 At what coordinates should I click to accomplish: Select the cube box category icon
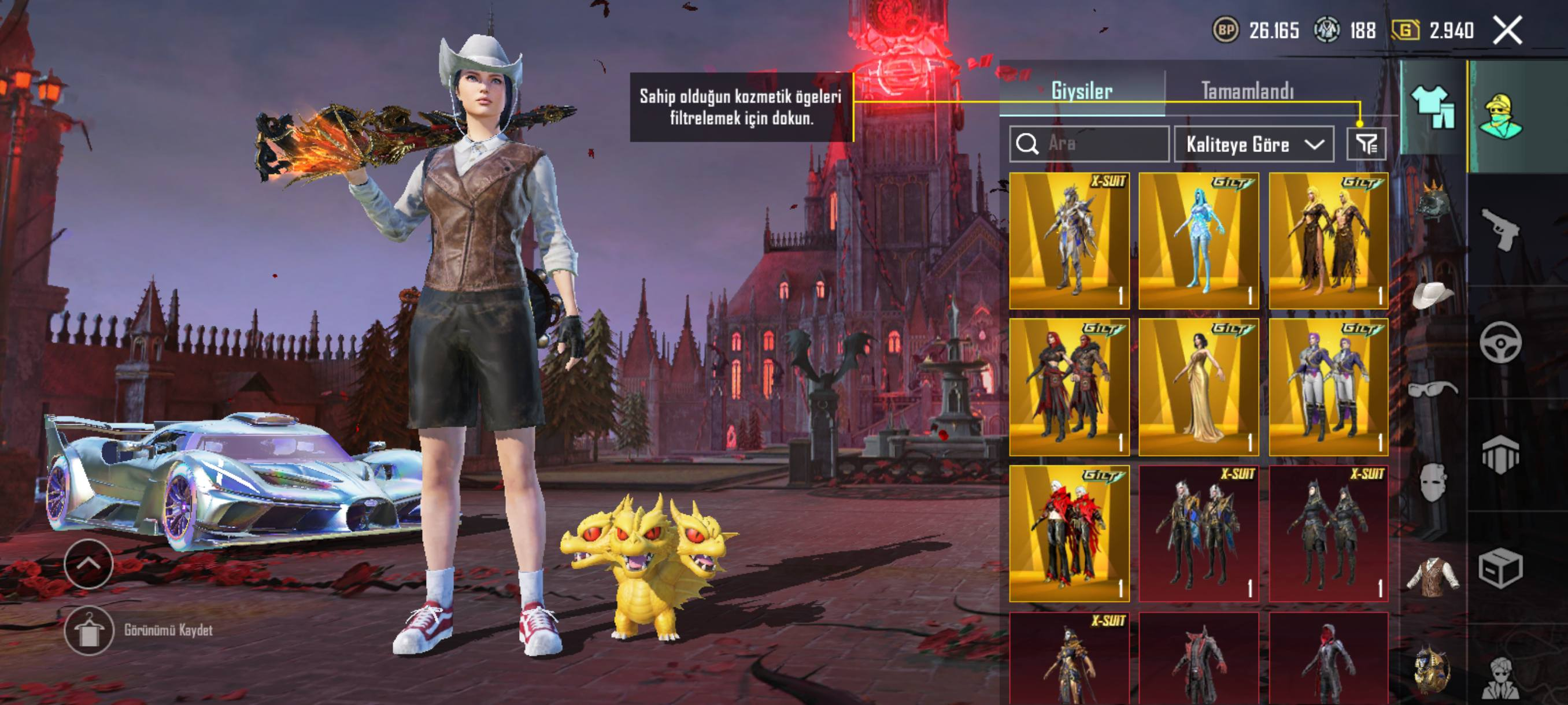(x=1500, y=568)
